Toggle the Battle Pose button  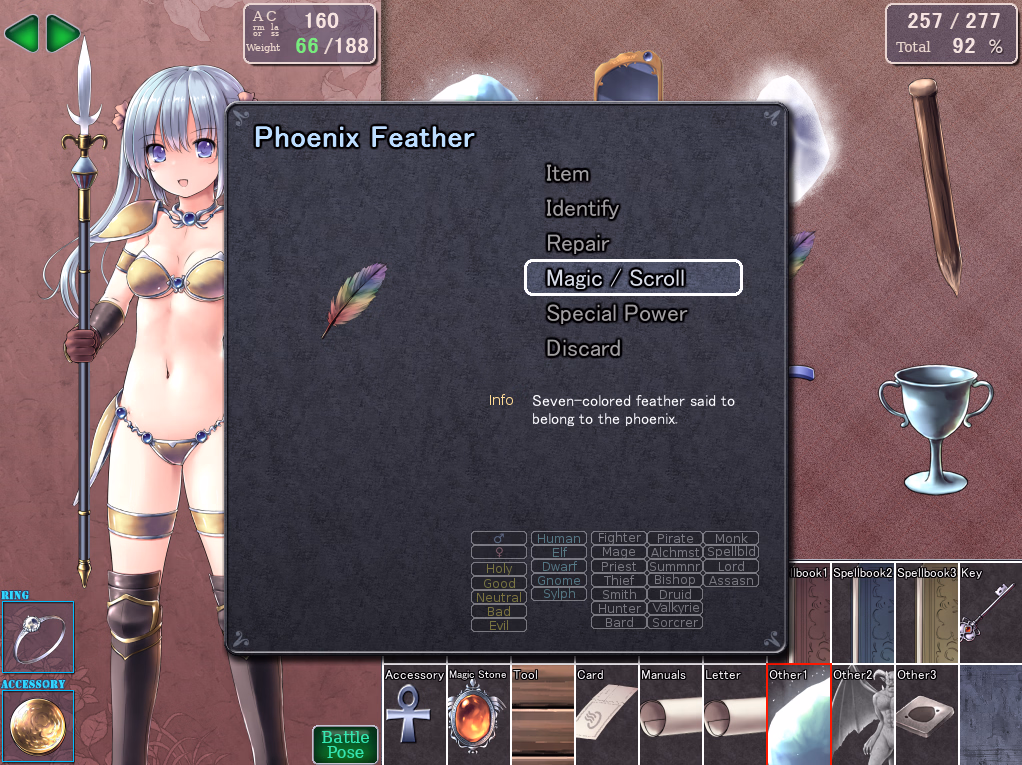(x=345, y=744)
